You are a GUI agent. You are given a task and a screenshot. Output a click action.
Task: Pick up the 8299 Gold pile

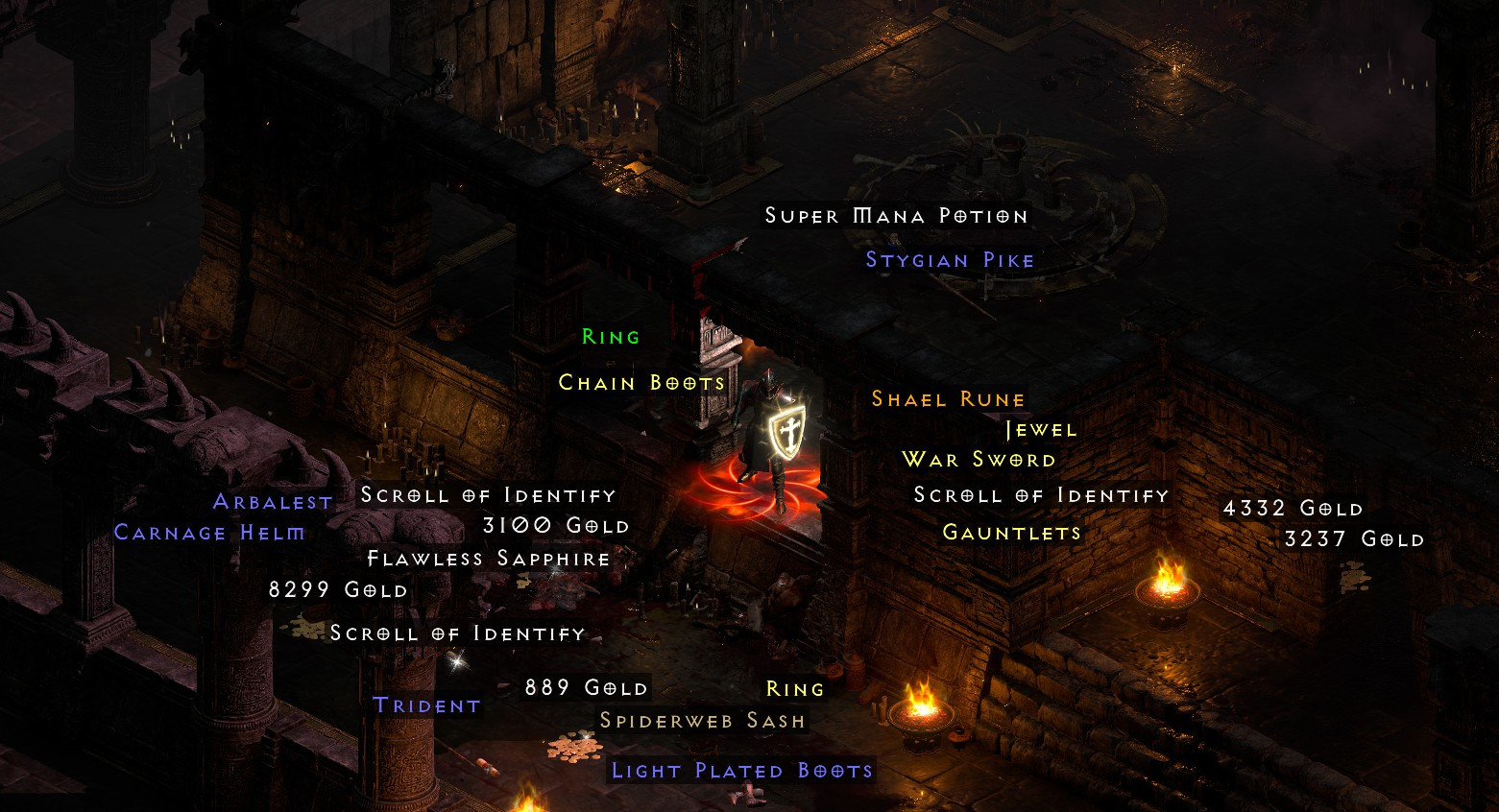[338, 589]
